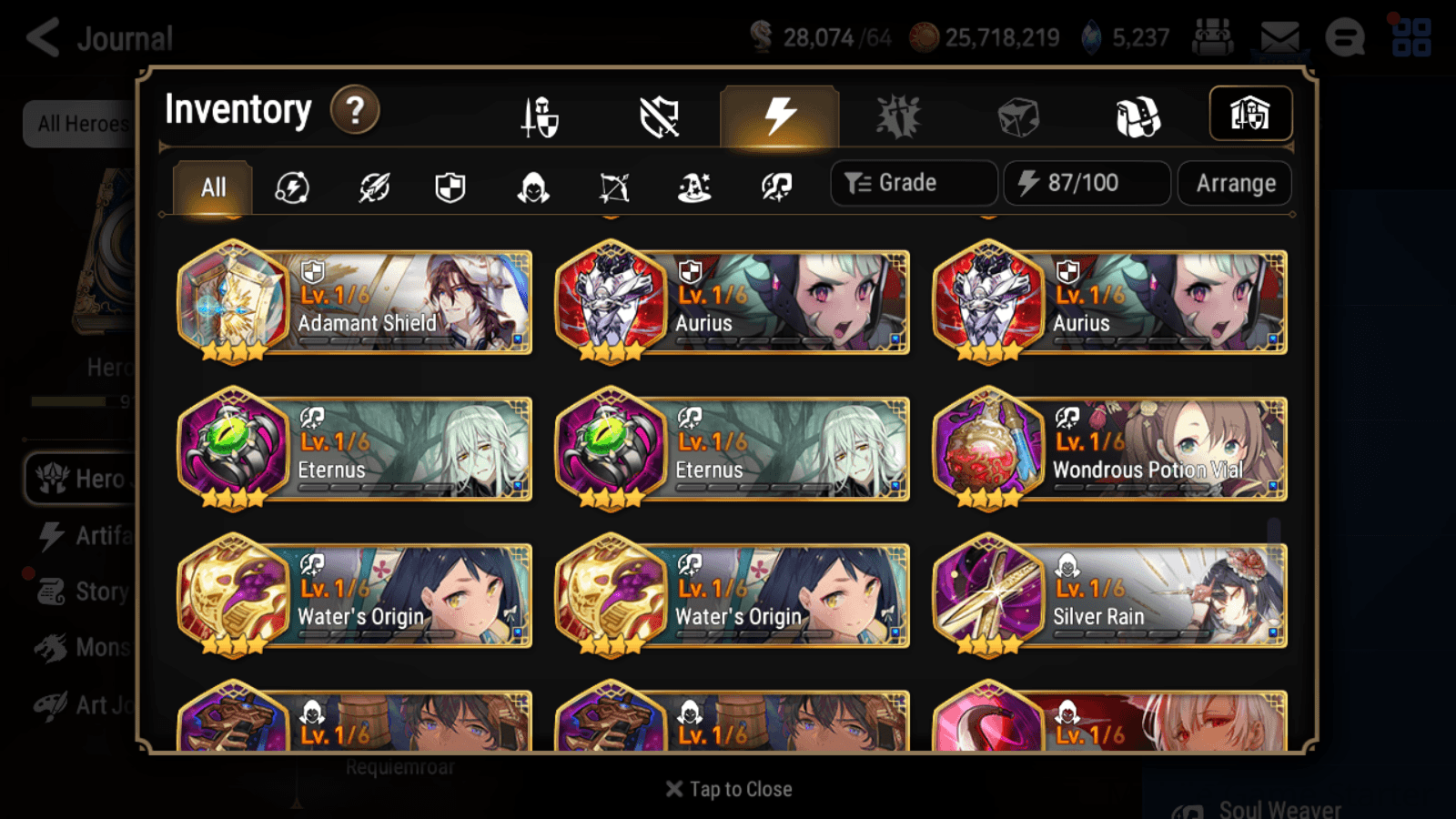Toggle the Thief class filter

pos(531,188)
